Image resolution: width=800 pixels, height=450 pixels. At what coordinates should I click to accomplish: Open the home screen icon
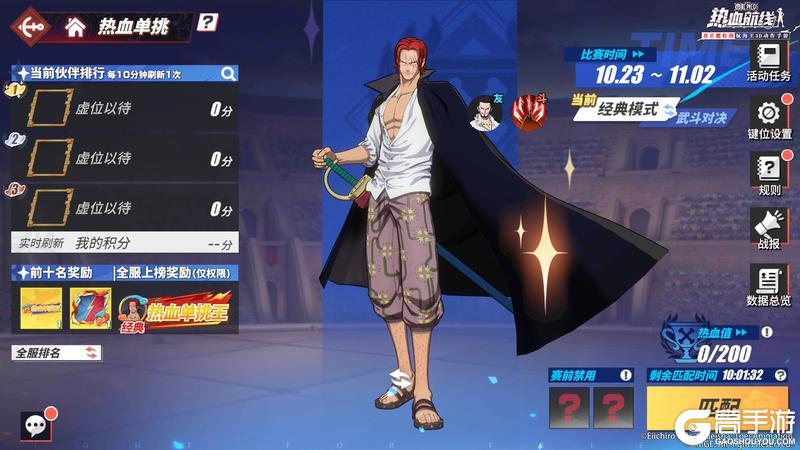click(x=74, y=27)
